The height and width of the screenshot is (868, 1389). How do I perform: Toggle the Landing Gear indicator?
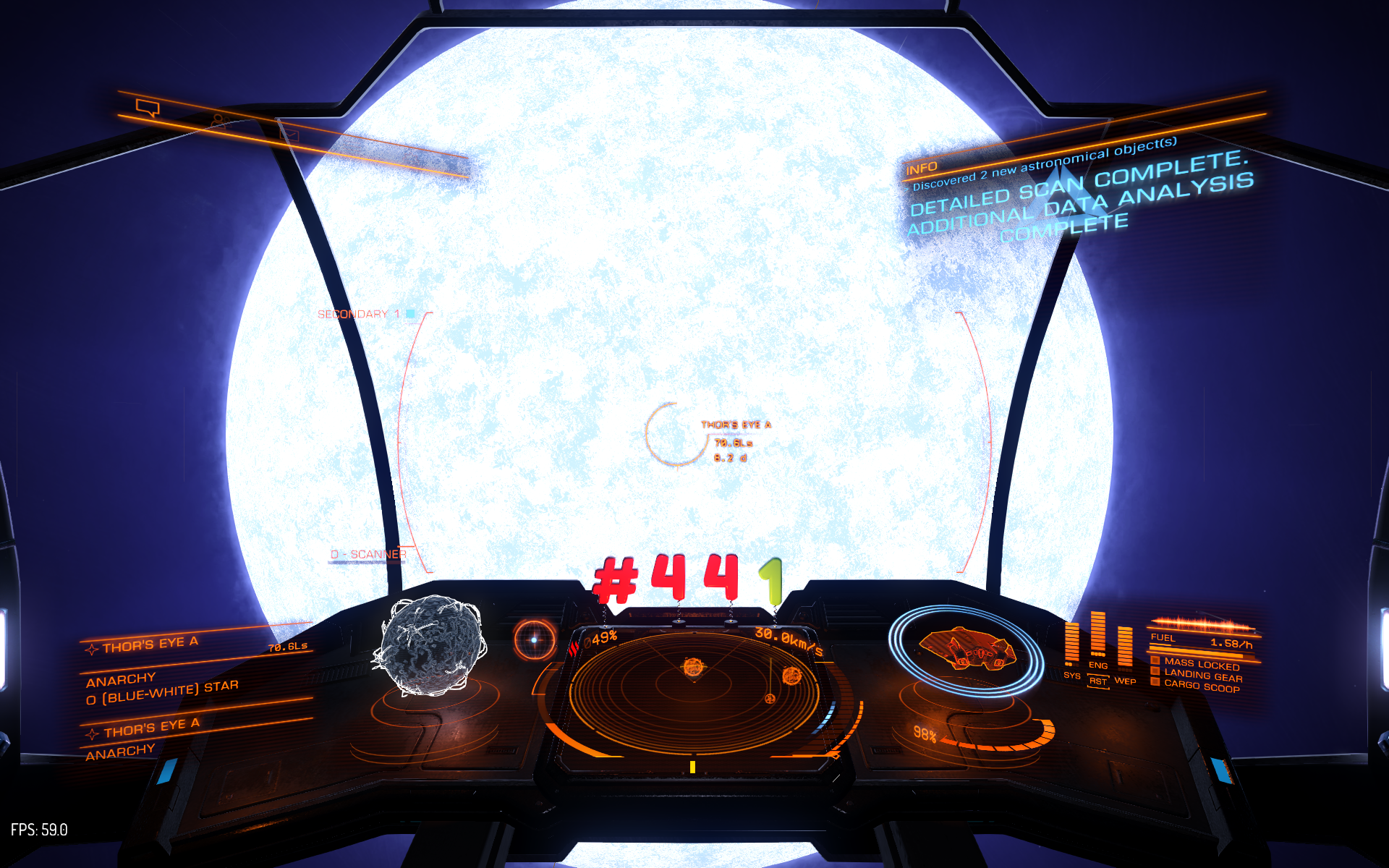[1202, 676]
